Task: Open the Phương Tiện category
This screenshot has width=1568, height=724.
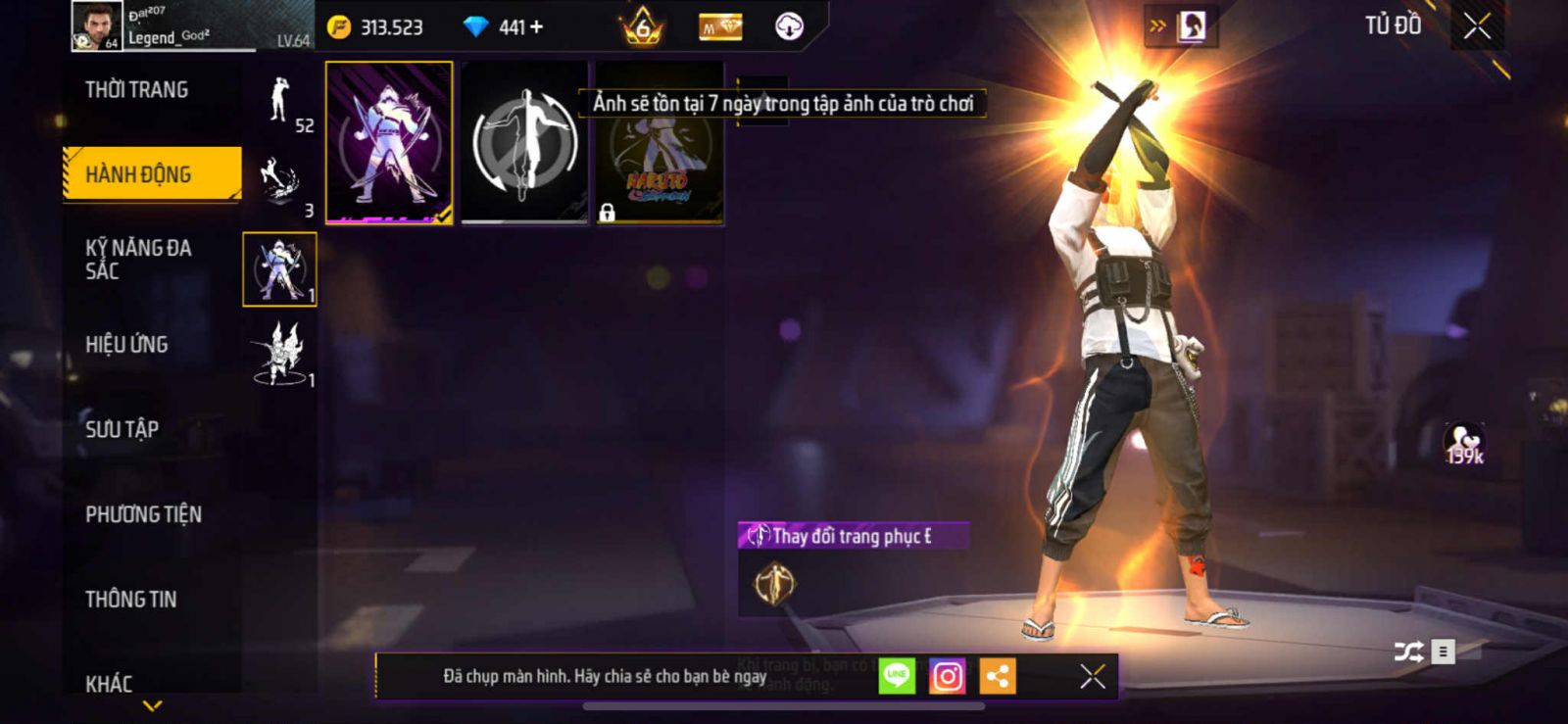Action: tap(143, 514)
